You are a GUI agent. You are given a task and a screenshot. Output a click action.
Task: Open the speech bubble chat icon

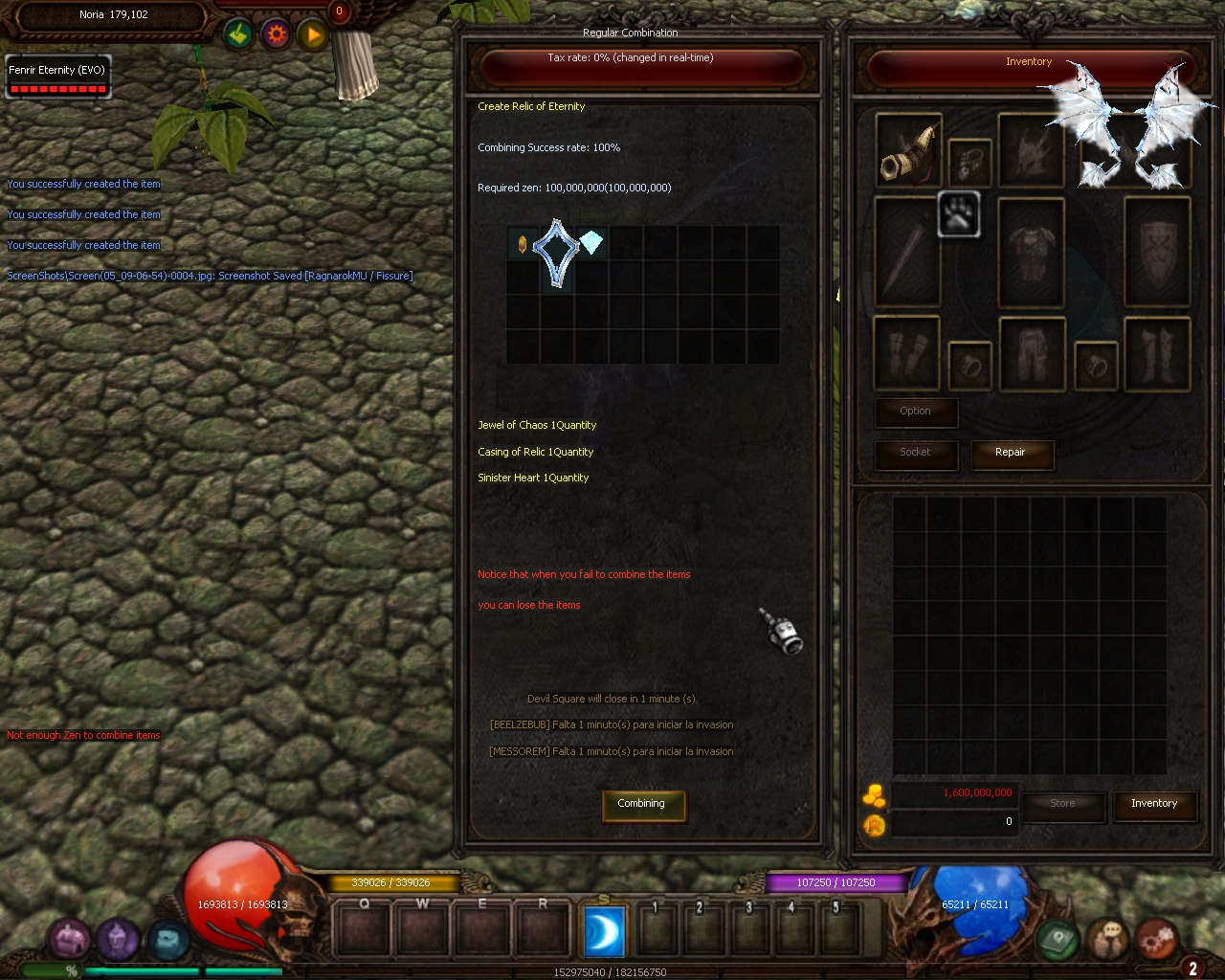(x=1109, y=939)
